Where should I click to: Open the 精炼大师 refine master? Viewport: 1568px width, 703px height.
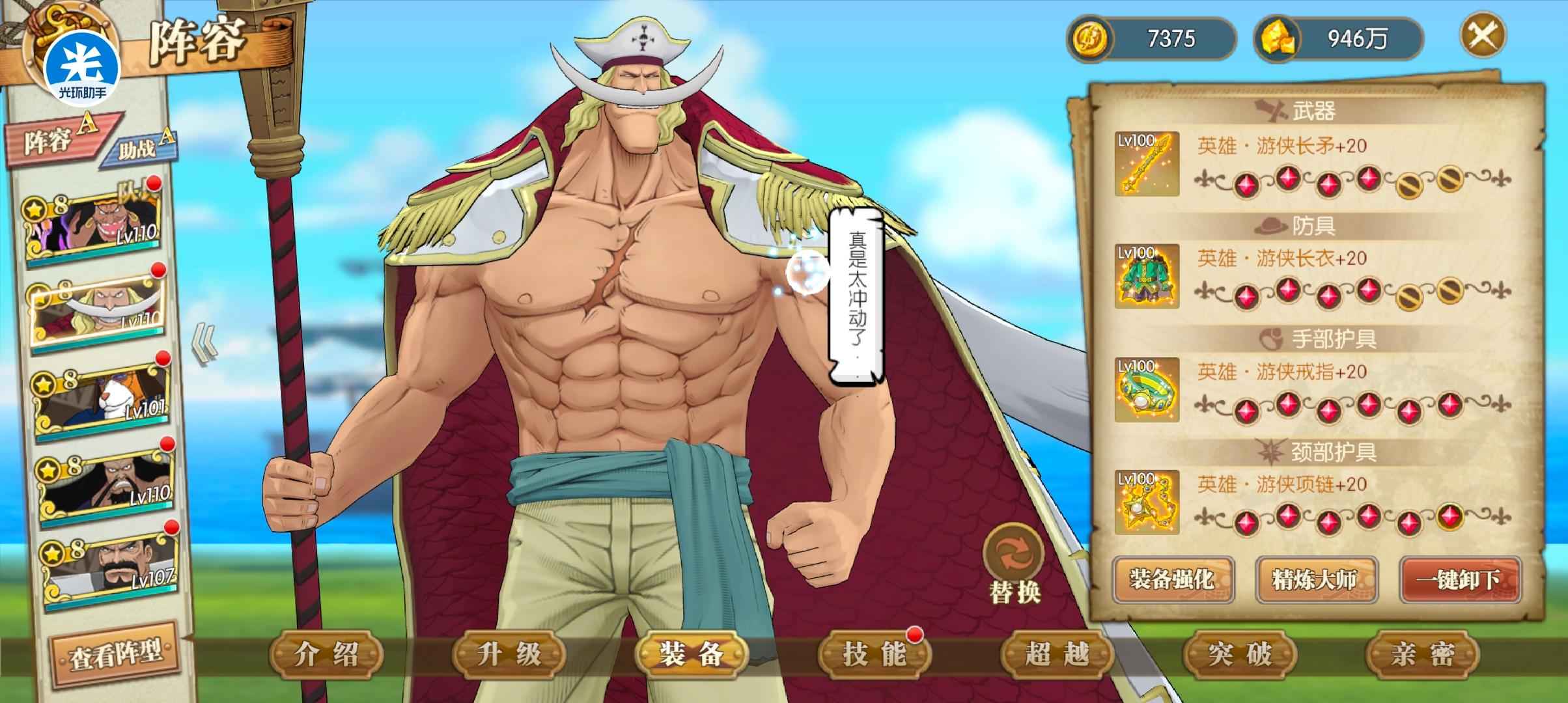pyautogui.click(x=1315, y=579)
